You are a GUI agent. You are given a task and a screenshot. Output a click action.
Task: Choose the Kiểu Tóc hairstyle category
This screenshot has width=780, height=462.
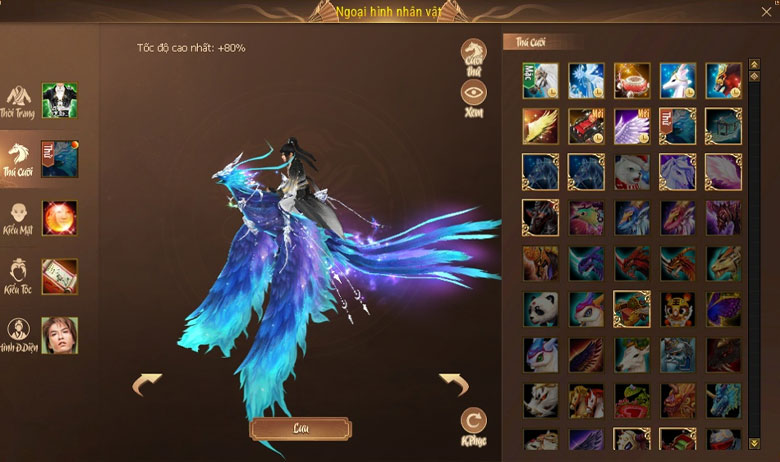click(18, 277)
